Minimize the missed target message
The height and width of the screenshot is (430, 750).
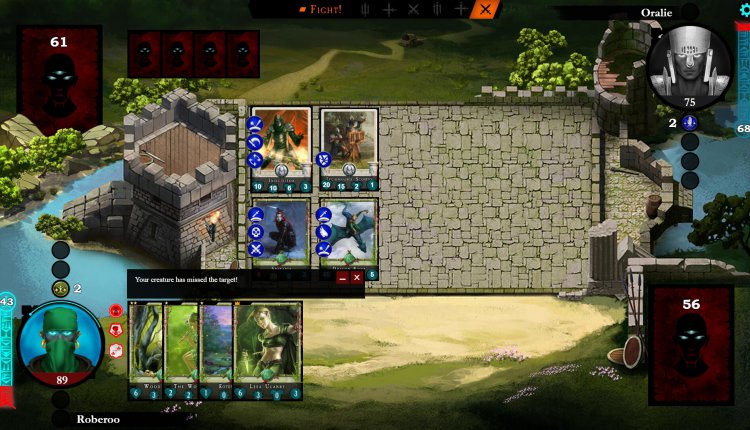coord(341,279)
